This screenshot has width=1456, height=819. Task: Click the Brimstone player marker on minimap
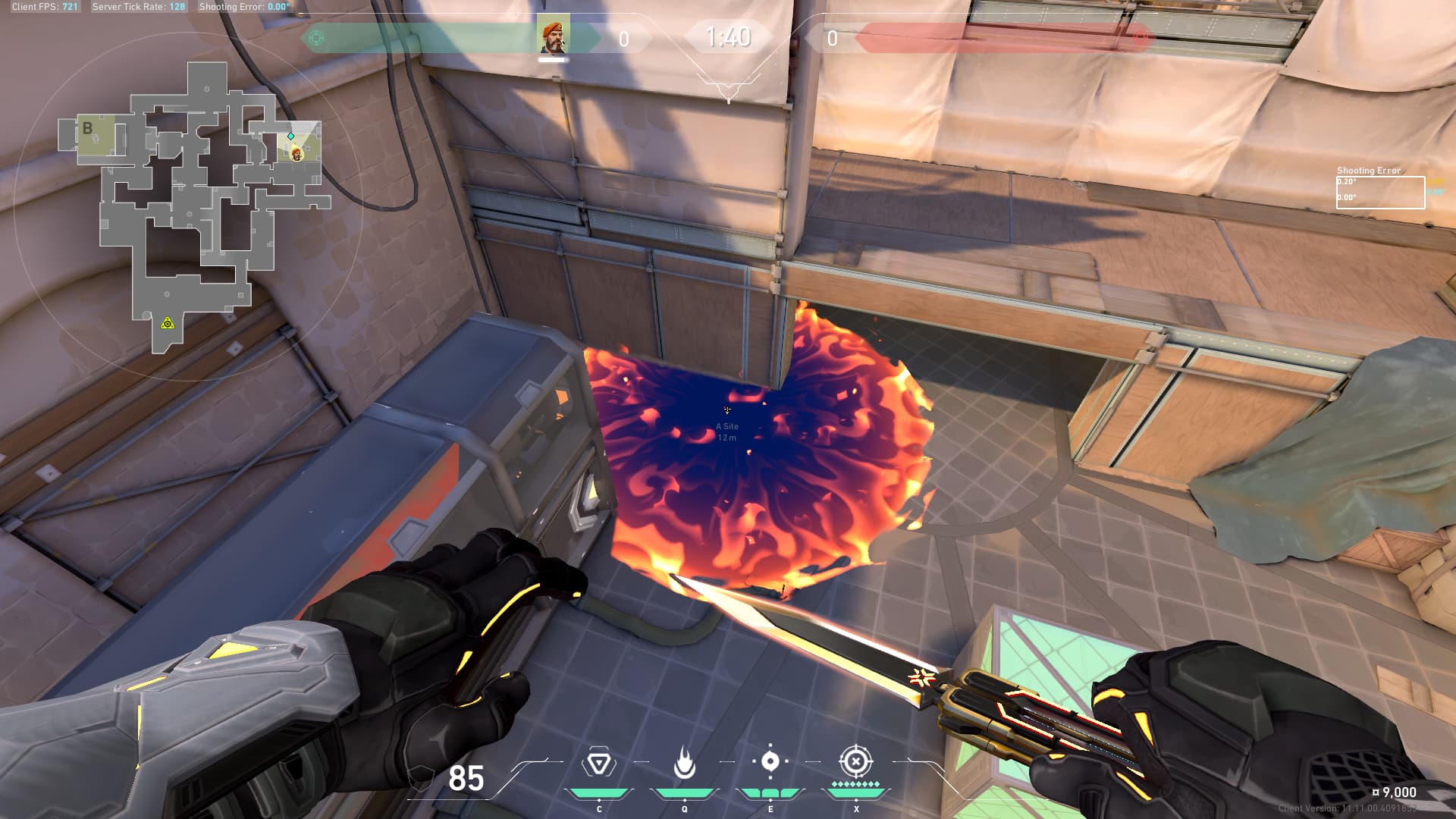point(297,154)
